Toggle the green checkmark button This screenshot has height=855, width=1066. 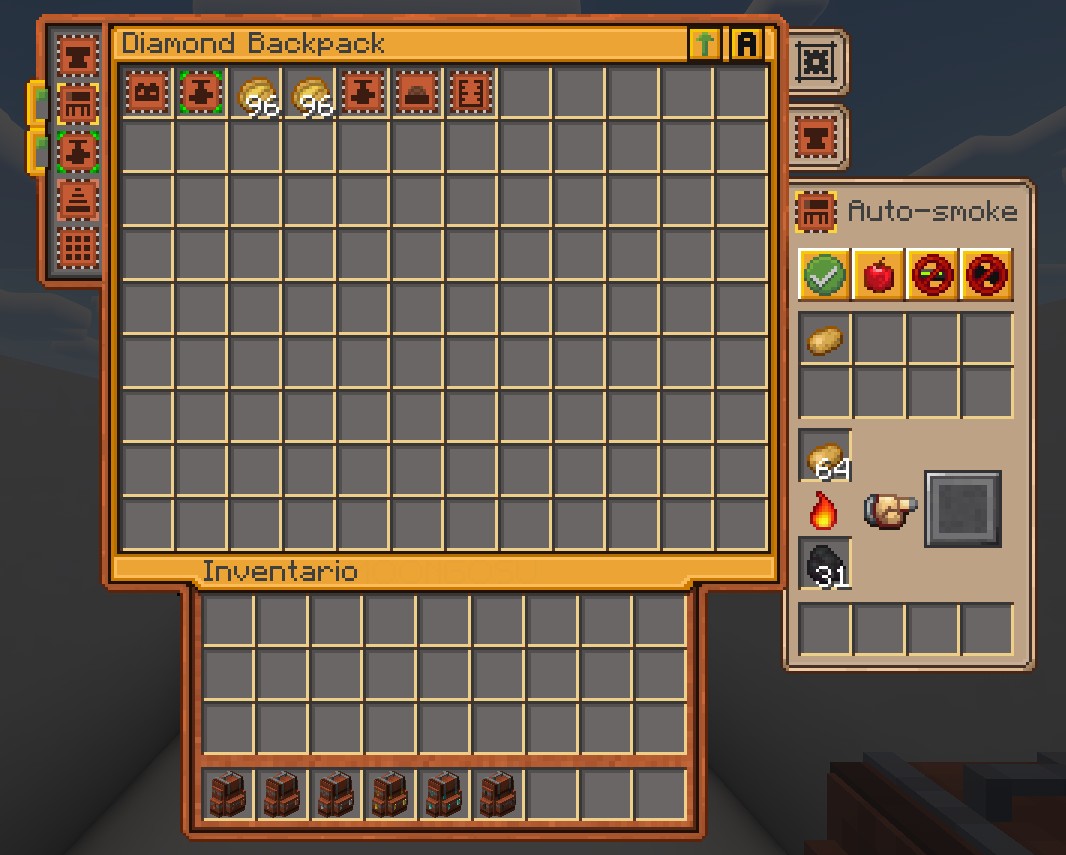click(x=824, y=274)
